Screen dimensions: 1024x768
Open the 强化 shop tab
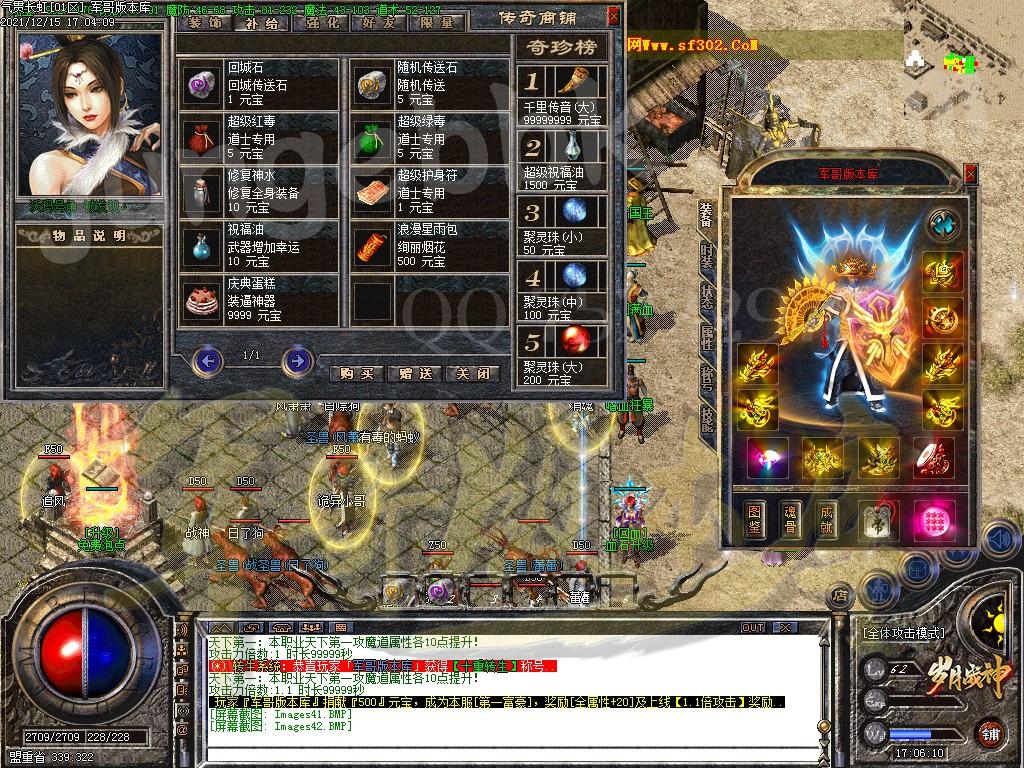click(x=320, y=22)
